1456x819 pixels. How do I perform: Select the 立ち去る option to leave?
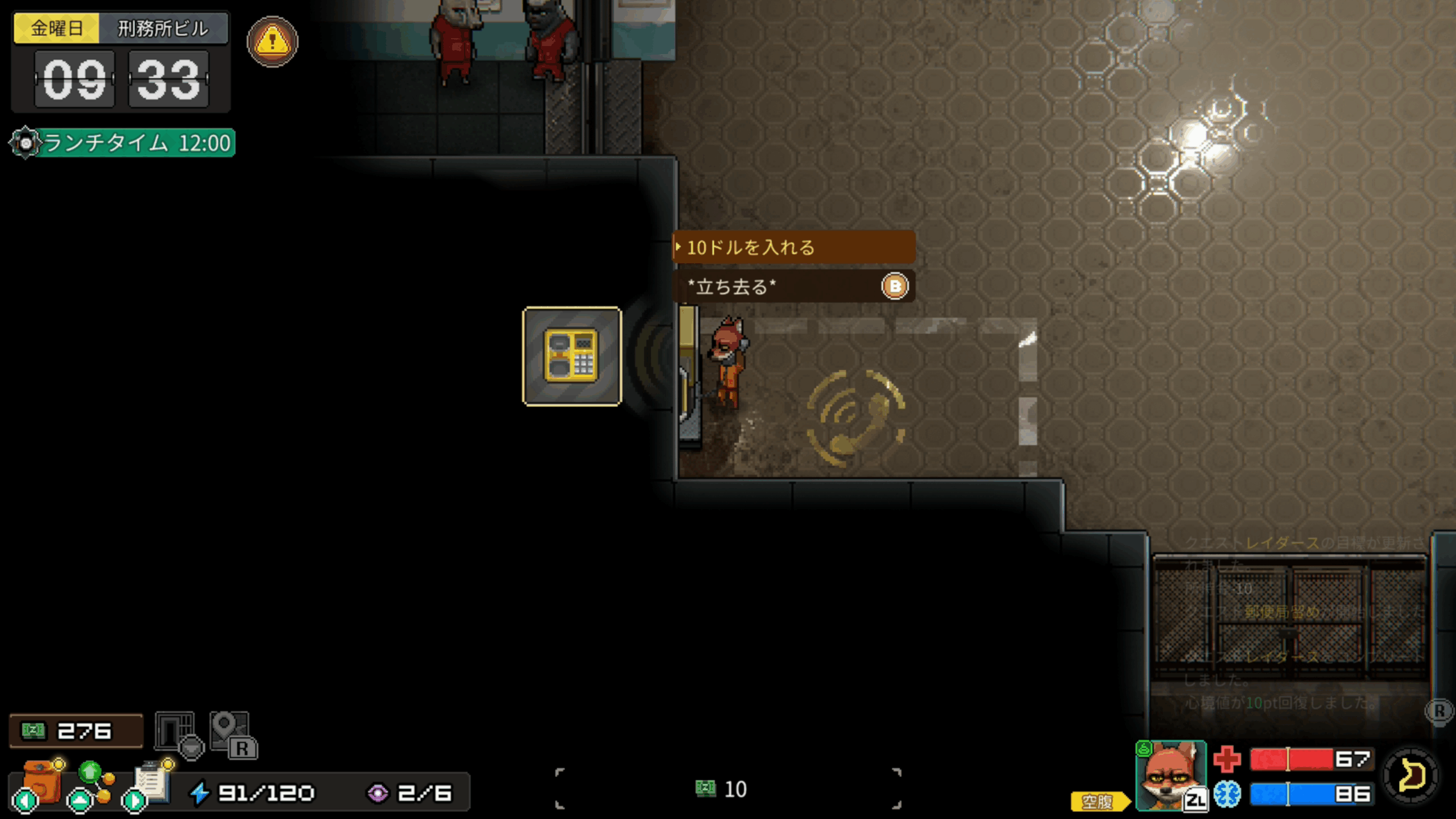click(x=793, y=286)
